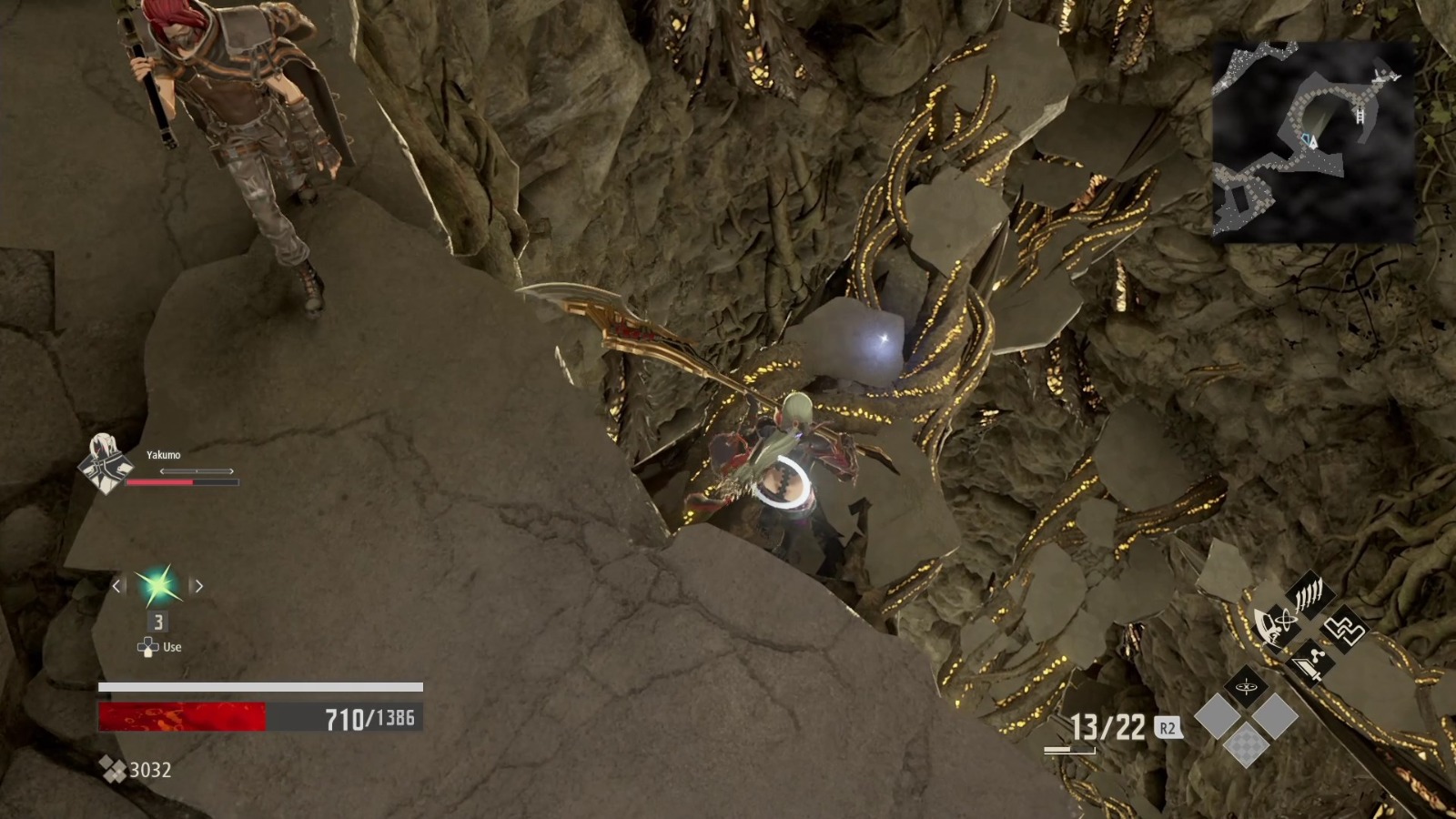Viewport: 1456px width, 819px height.
Task: Click the sword with nodes Gift icon
Action: coord(1310,662)
